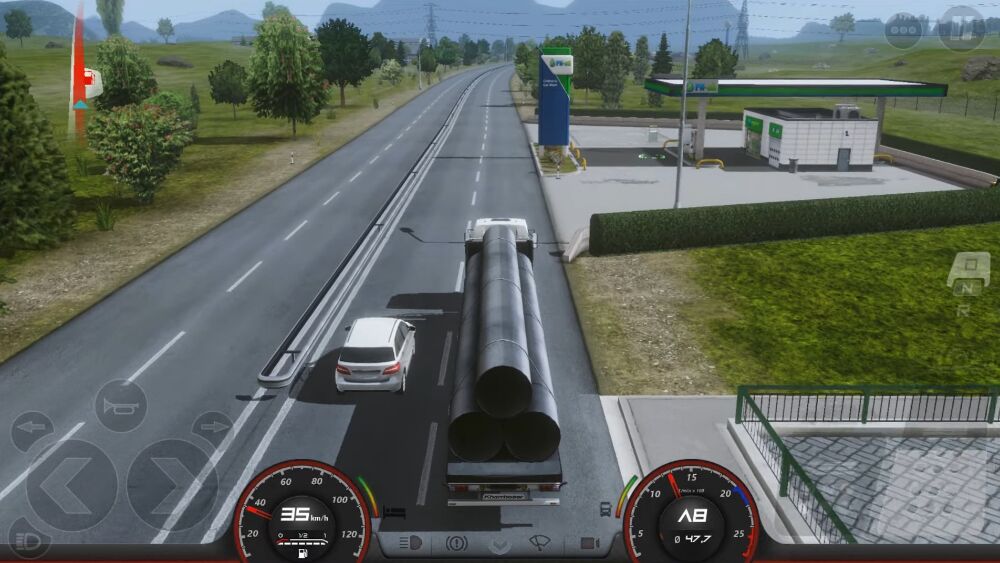Steer right with the large chevron button
1000x563 pixels.
172,485
